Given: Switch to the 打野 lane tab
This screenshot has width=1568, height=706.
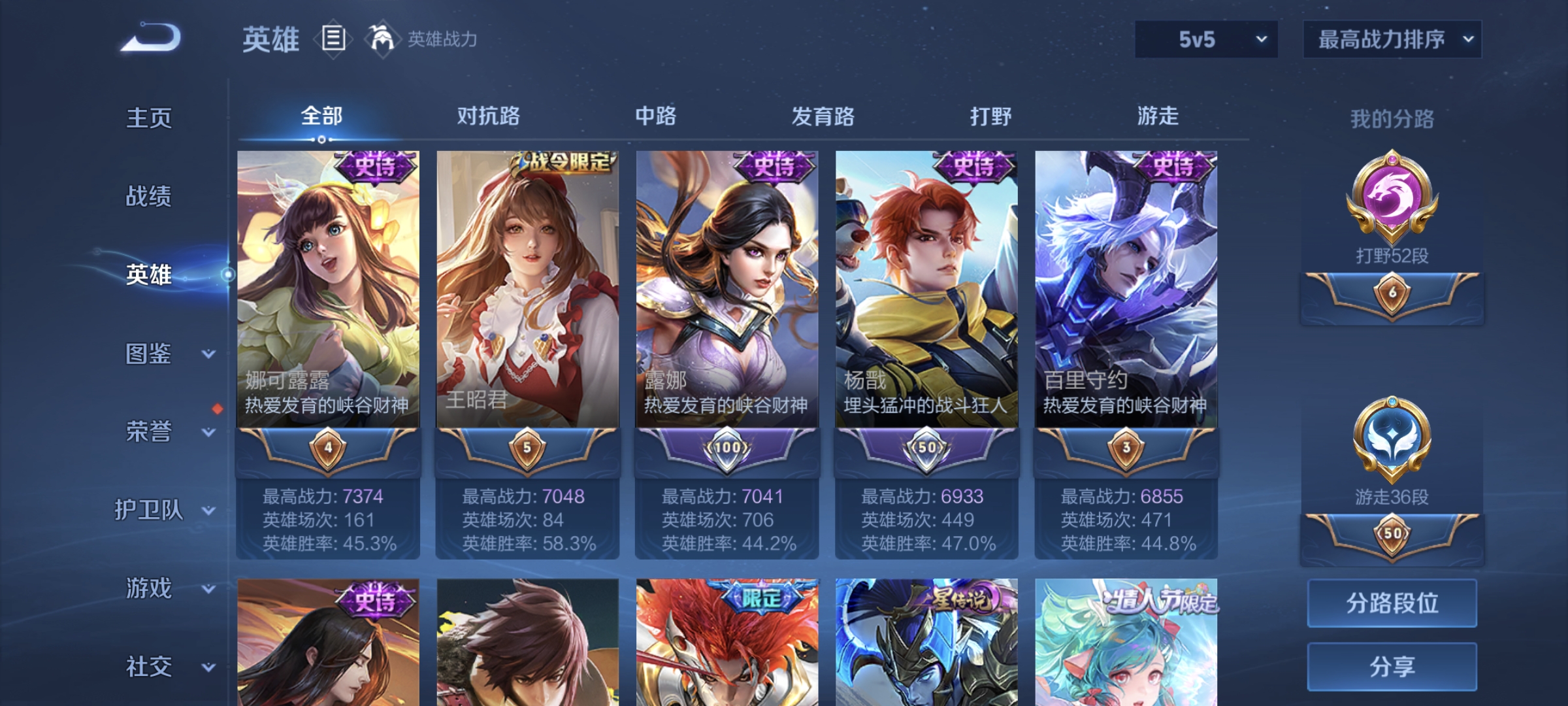Looking at the screenshot, I should click(992, 116).
